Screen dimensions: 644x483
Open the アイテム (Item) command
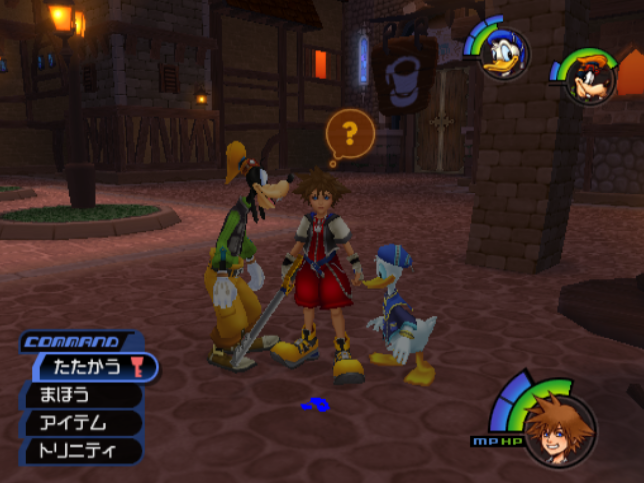click(80, 423)
